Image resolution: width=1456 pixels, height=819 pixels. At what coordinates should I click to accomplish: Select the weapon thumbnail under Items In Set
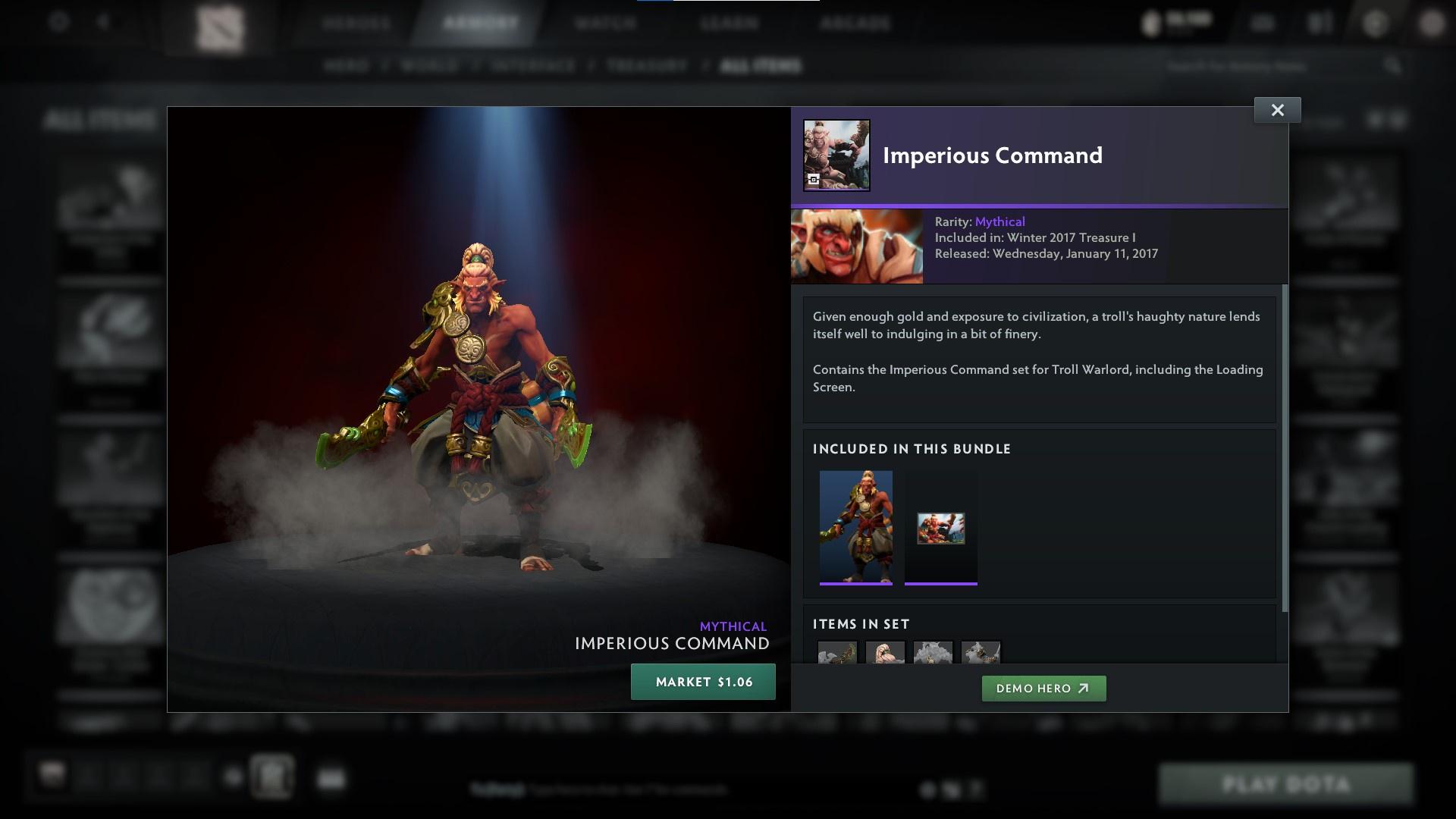click(838, 654)
